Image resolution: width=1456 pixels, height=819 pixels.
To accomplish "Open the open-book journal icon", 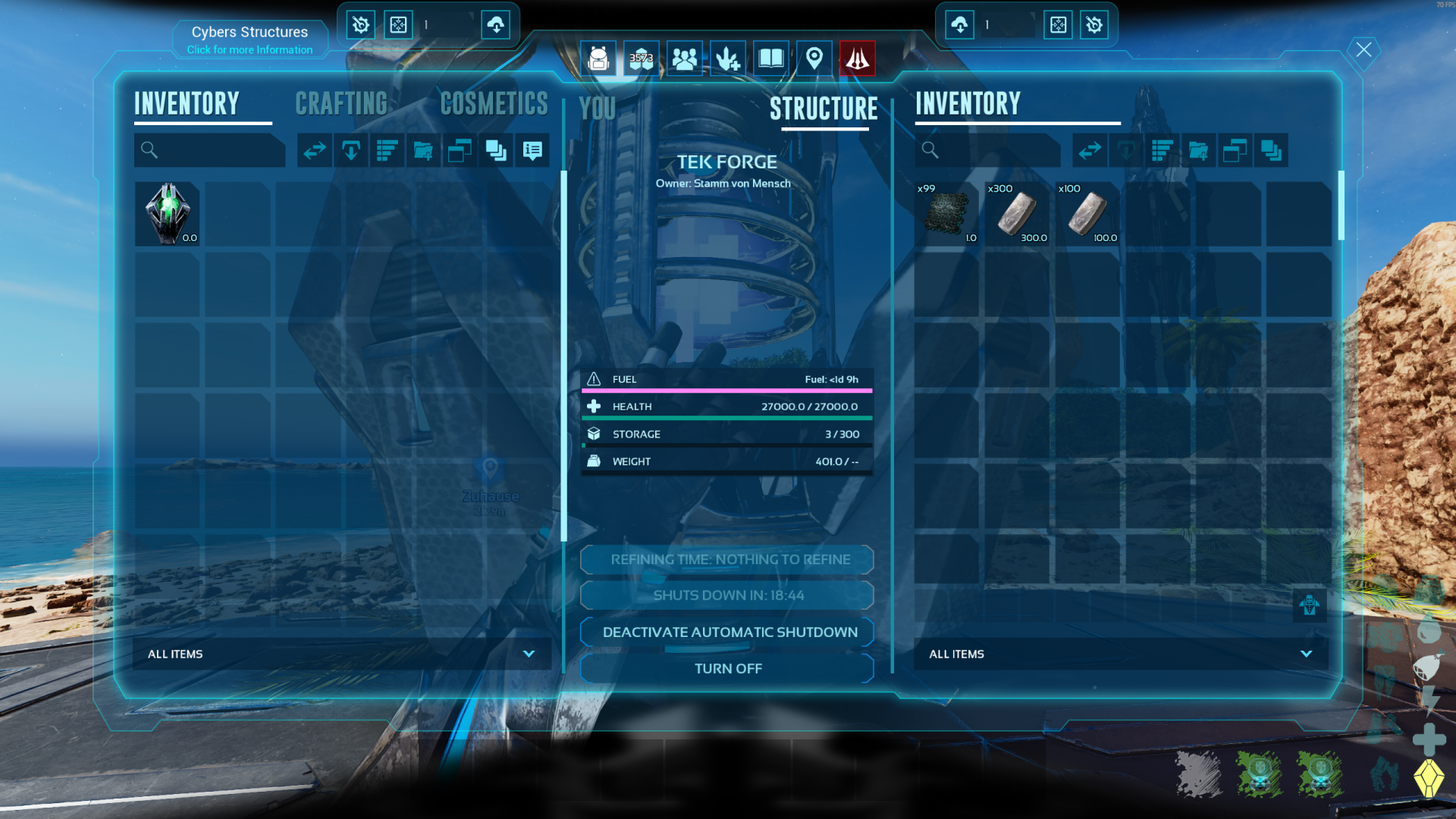I will (770, 58).
